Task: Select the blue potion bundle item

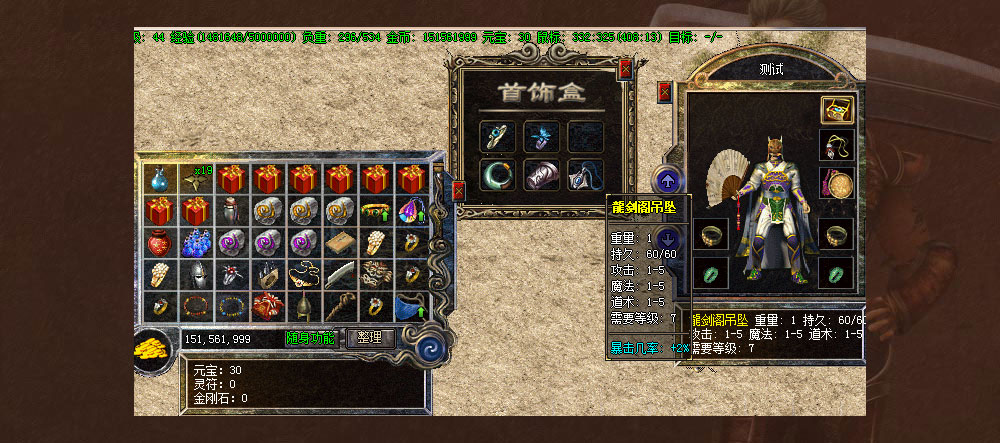Action: (194, 243)
